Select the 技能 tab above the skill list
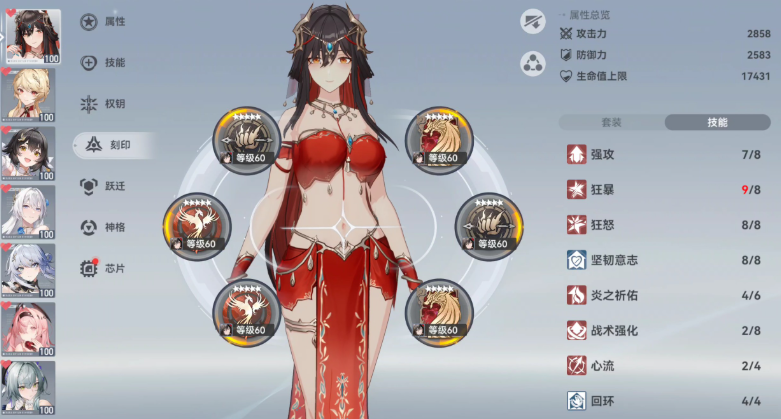Image resolution: width=781 pixels, height=419 pixels. point(717,122)
